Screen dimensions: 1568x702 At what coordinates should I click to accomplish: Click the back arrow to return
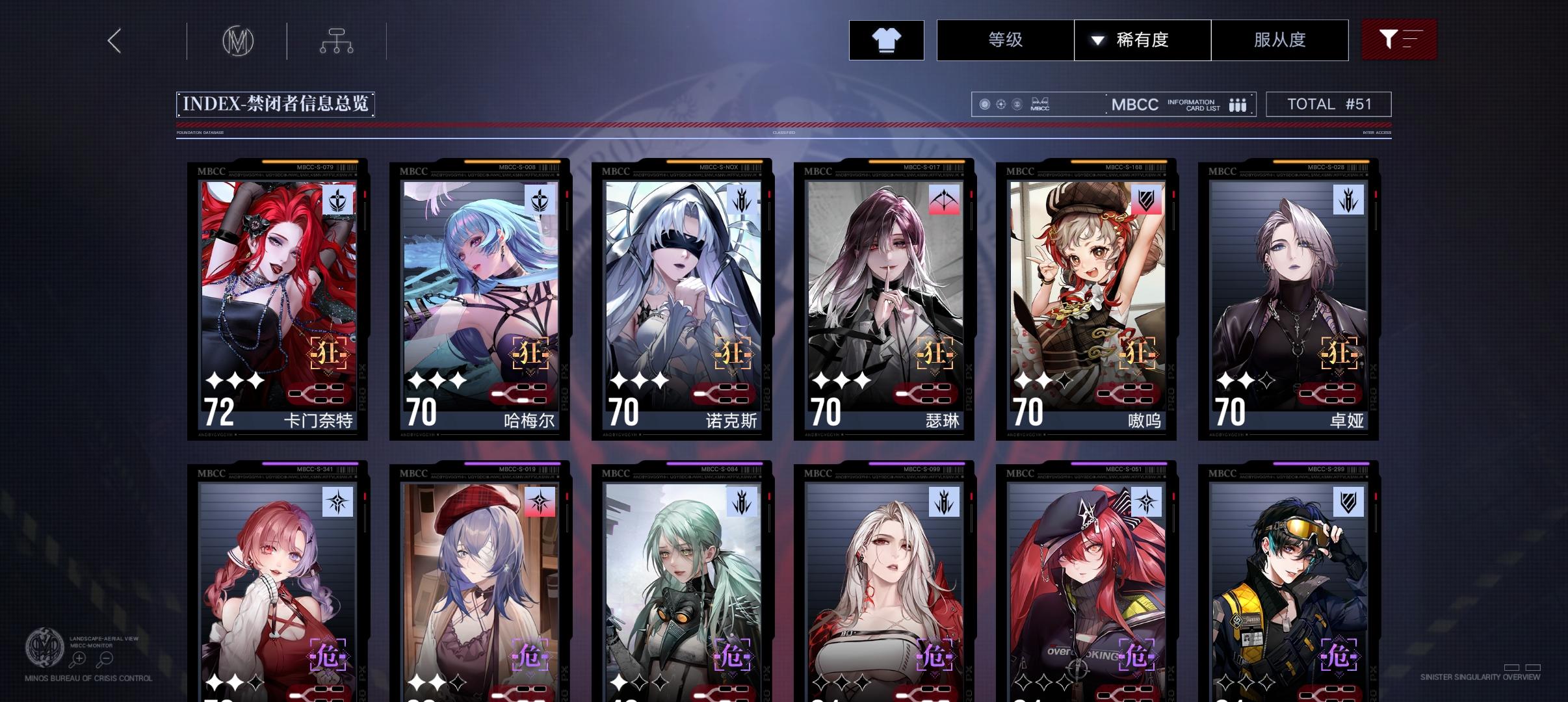[x=114, y=40]
